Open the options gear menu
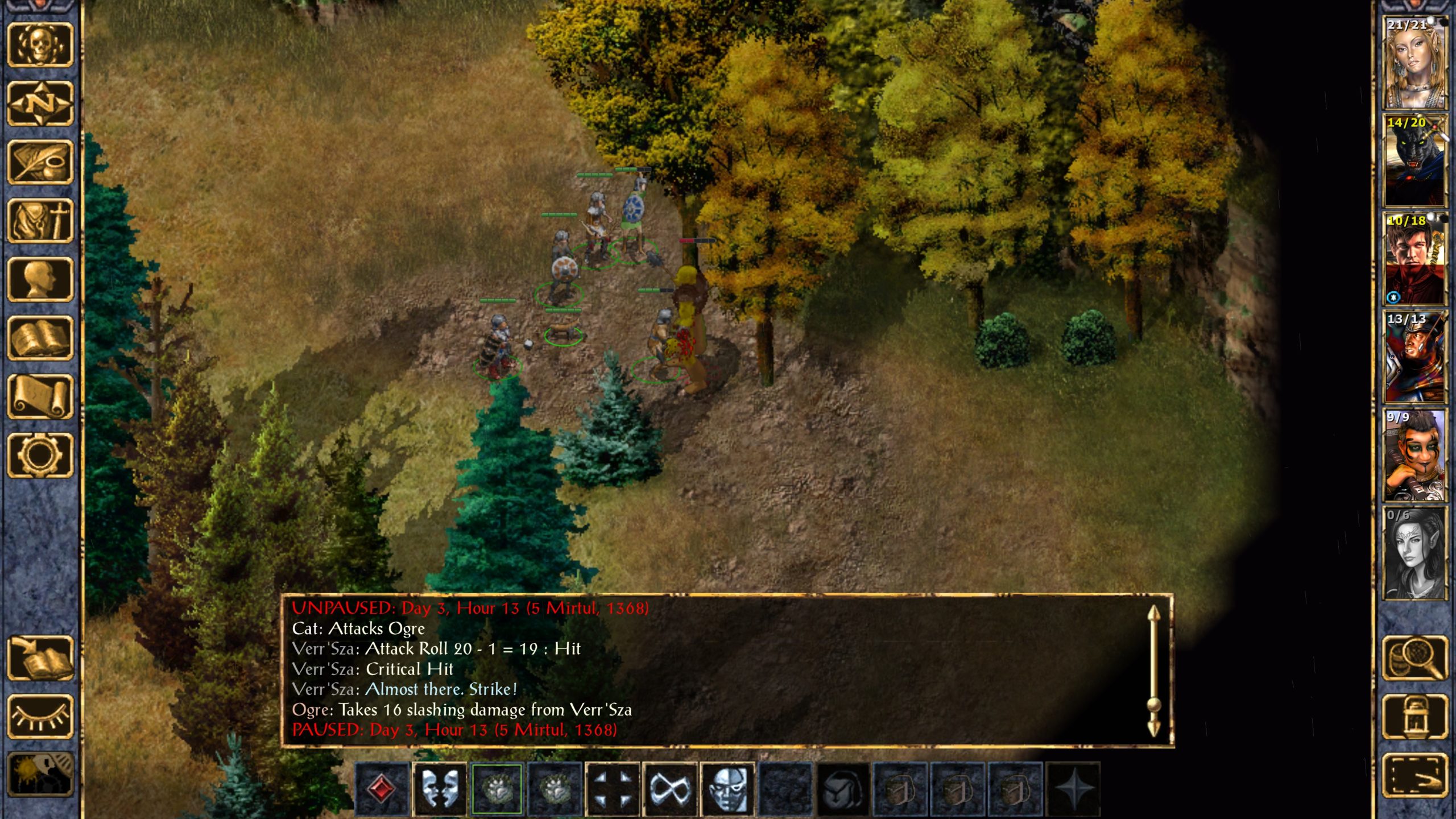 40,455
